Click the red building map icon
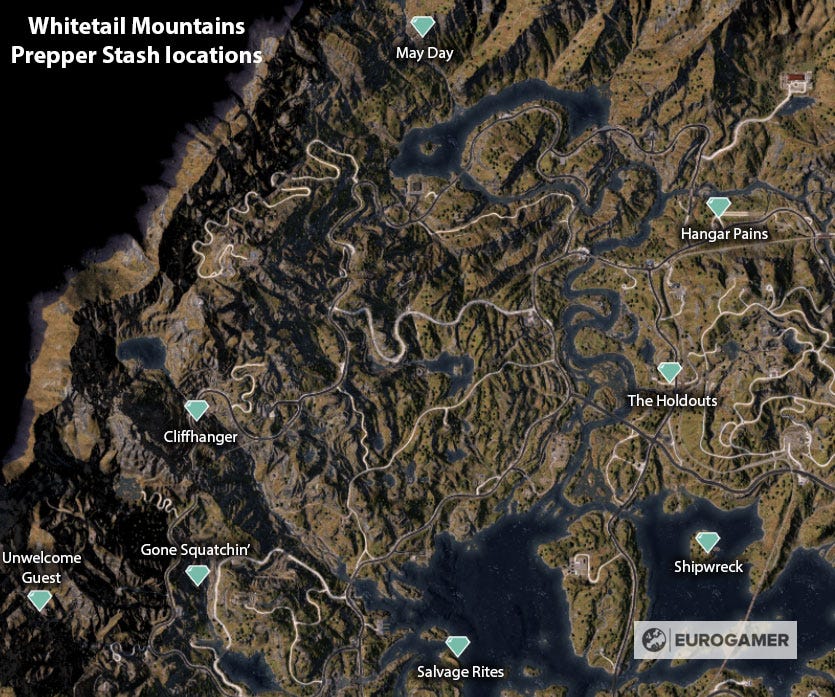835x697 pixels. (797, 80)
